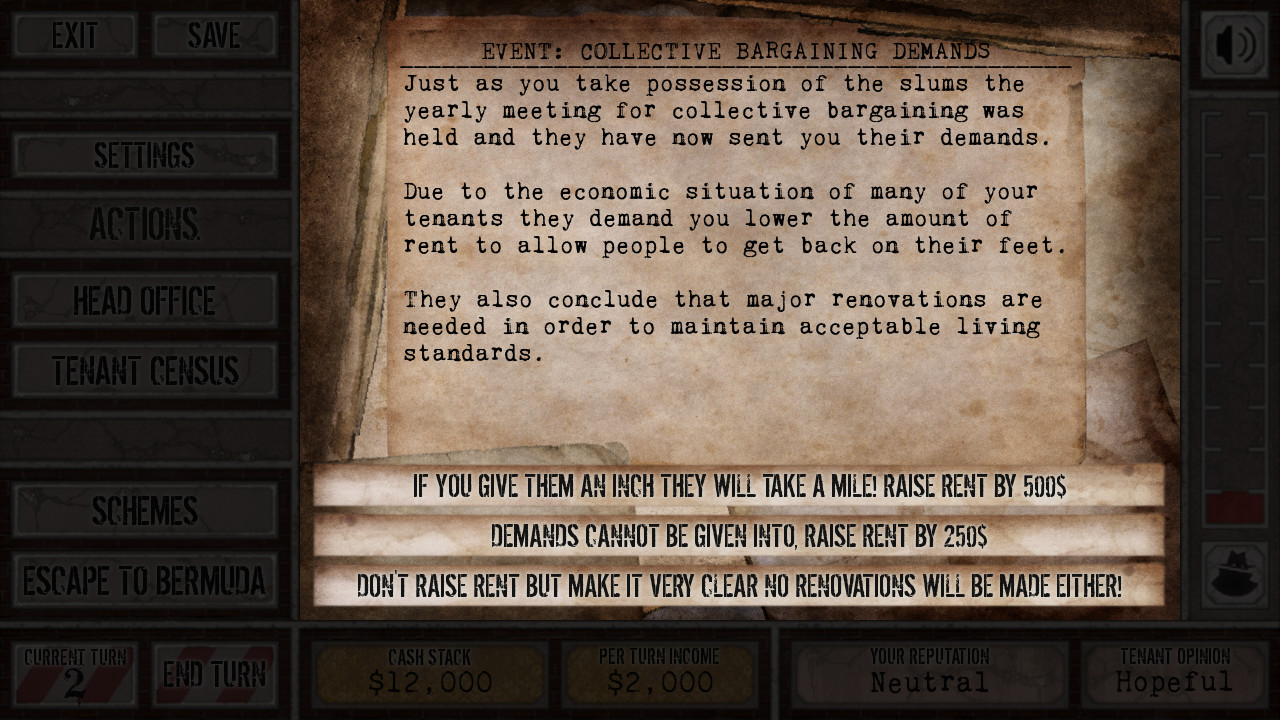This screenshot has width=1280, height=720.
Task: Save the game
Action: (x=214, y=35)
